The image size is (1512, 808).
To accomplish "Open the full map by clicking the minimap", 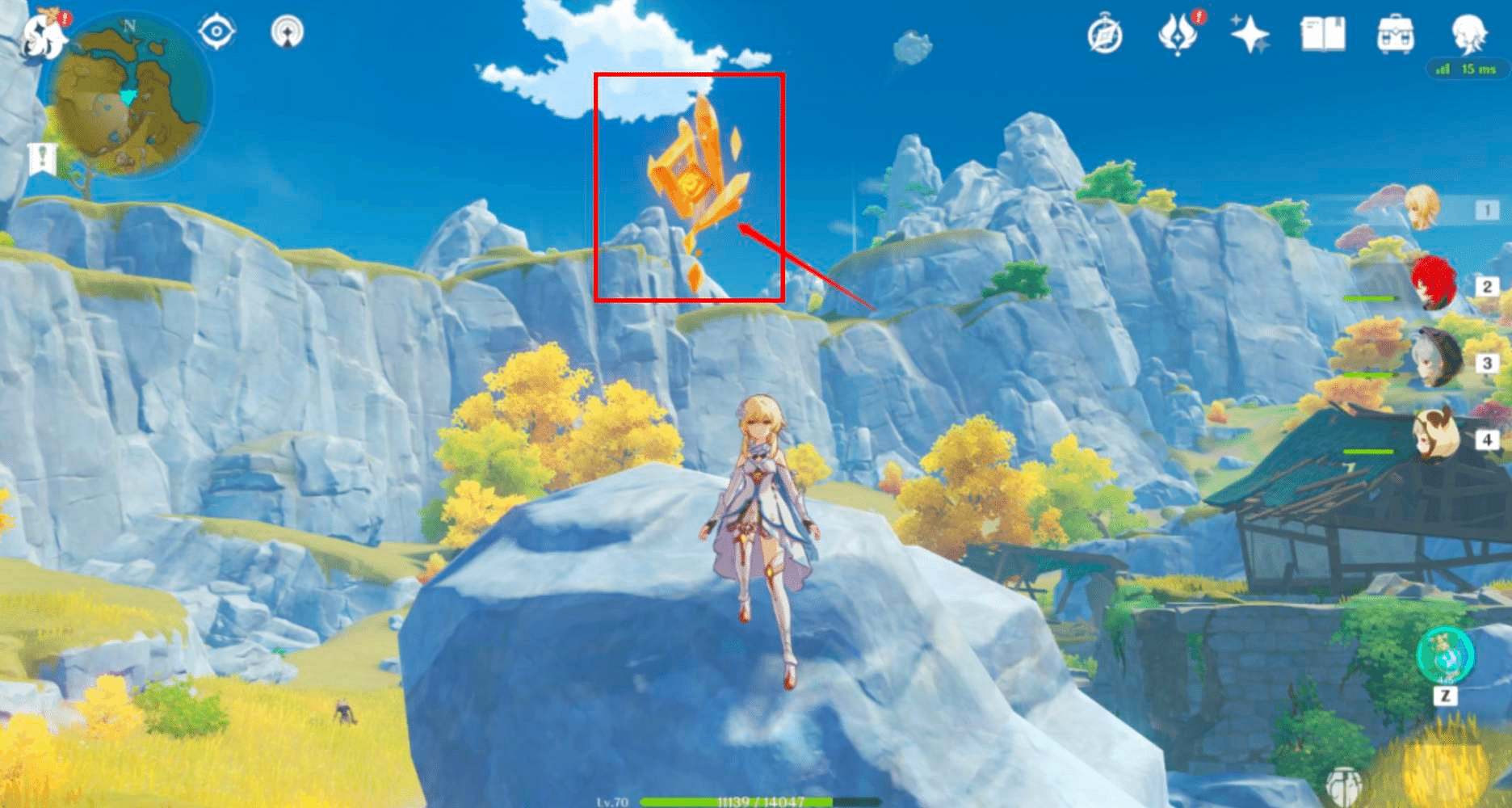I will (128, 95).
